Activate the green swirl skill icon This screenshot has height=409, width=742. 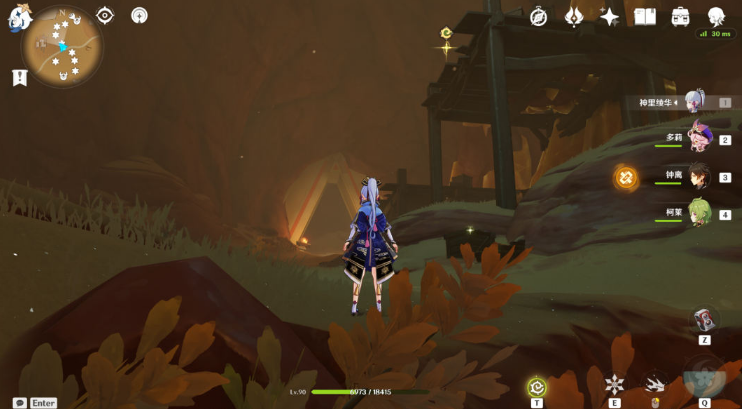click(537, 386)
